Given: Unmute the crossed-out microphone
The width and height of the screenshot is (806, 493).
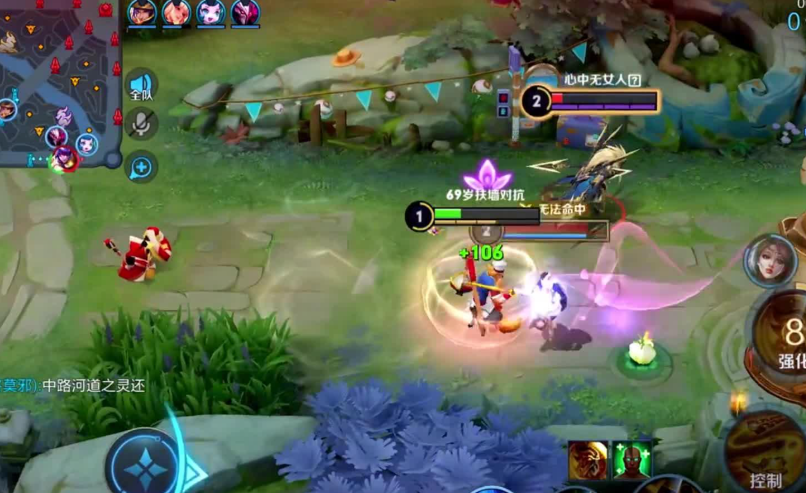Looking at the screenshot, I should (142, 124).
